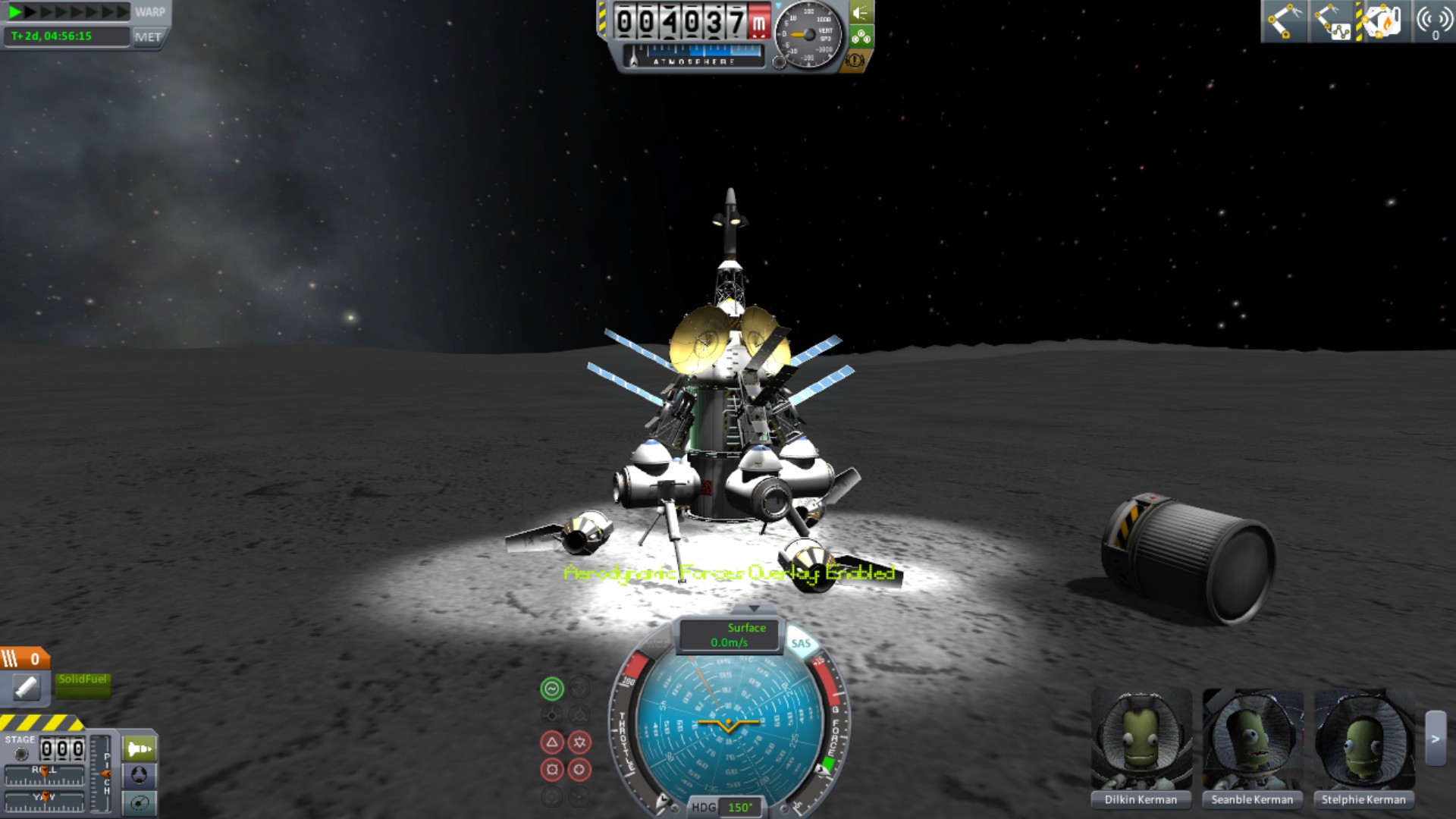The width and height of the screenshot is (1456, 819).
Task: Select Dilkin Kerman crew portrait
Action: (1141, 739)
